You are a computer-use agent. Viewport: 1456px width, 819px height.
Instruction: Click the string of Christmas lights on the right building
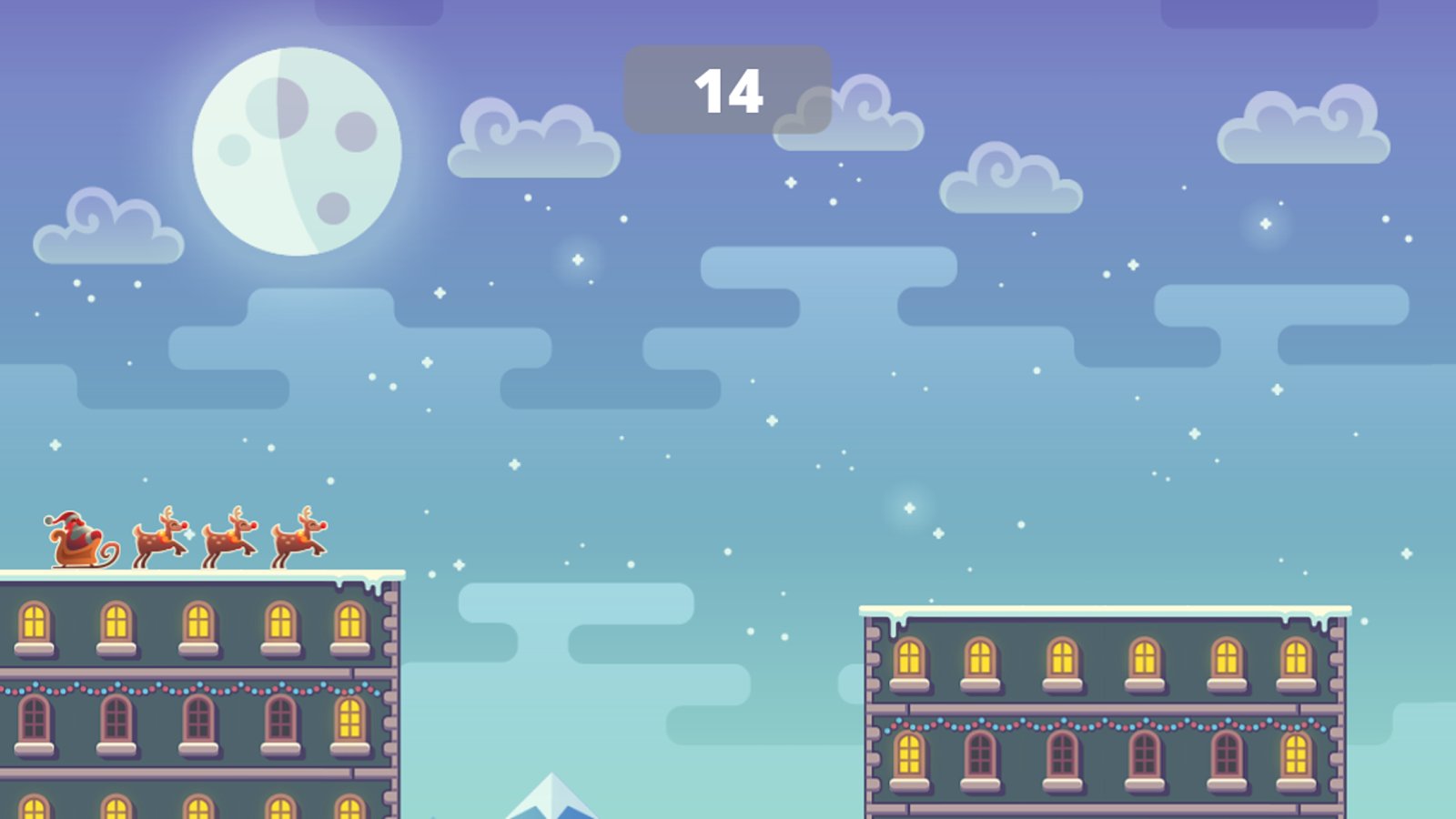click(x=1092, y=723)
